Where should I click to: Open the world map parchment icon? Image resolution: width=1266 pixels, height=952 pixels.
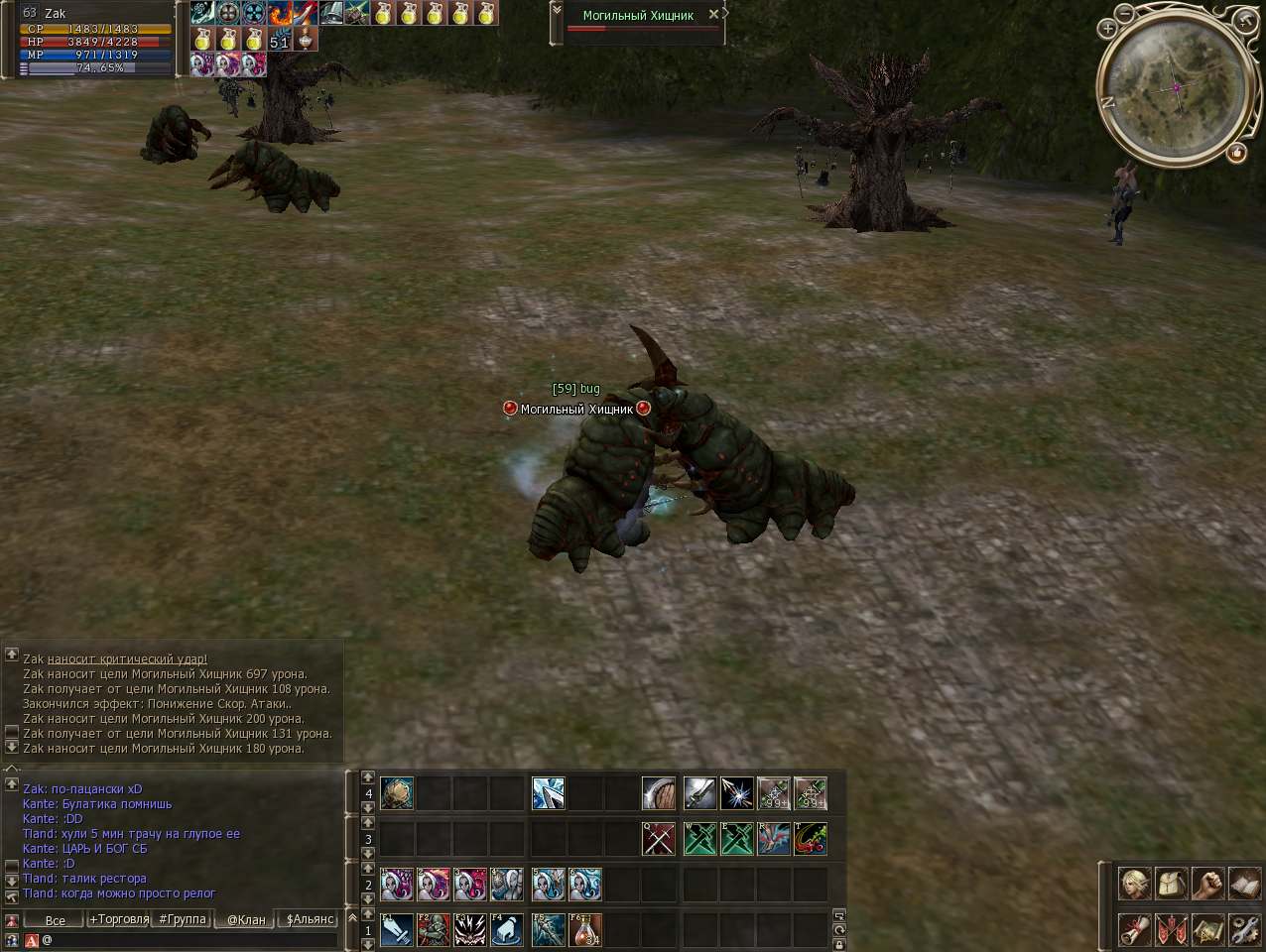click(1207, 929)
